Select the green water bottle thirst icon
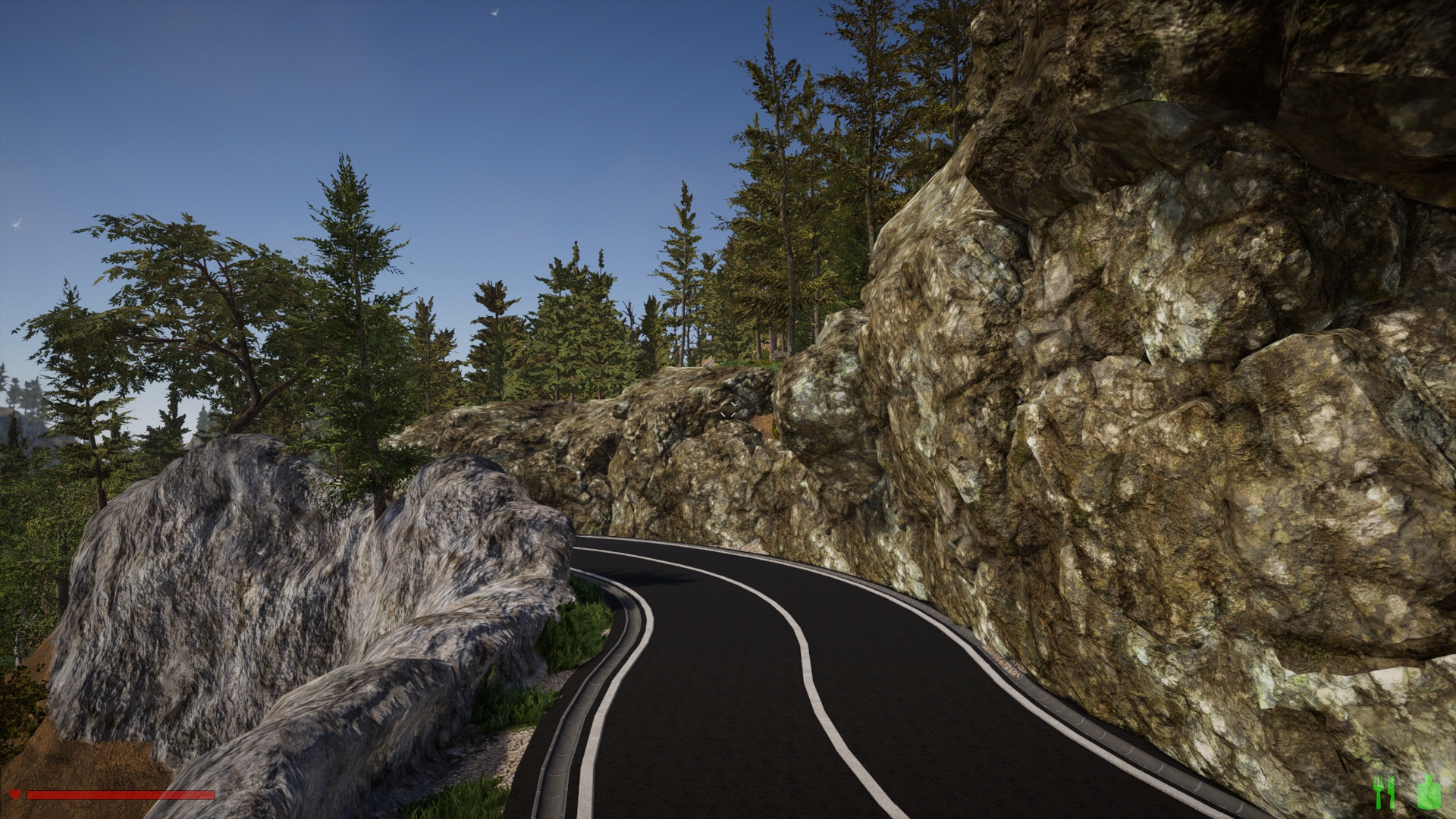Image resolution: width=1456 pixels, height=819 pixels. click(x=1428, y=792)
